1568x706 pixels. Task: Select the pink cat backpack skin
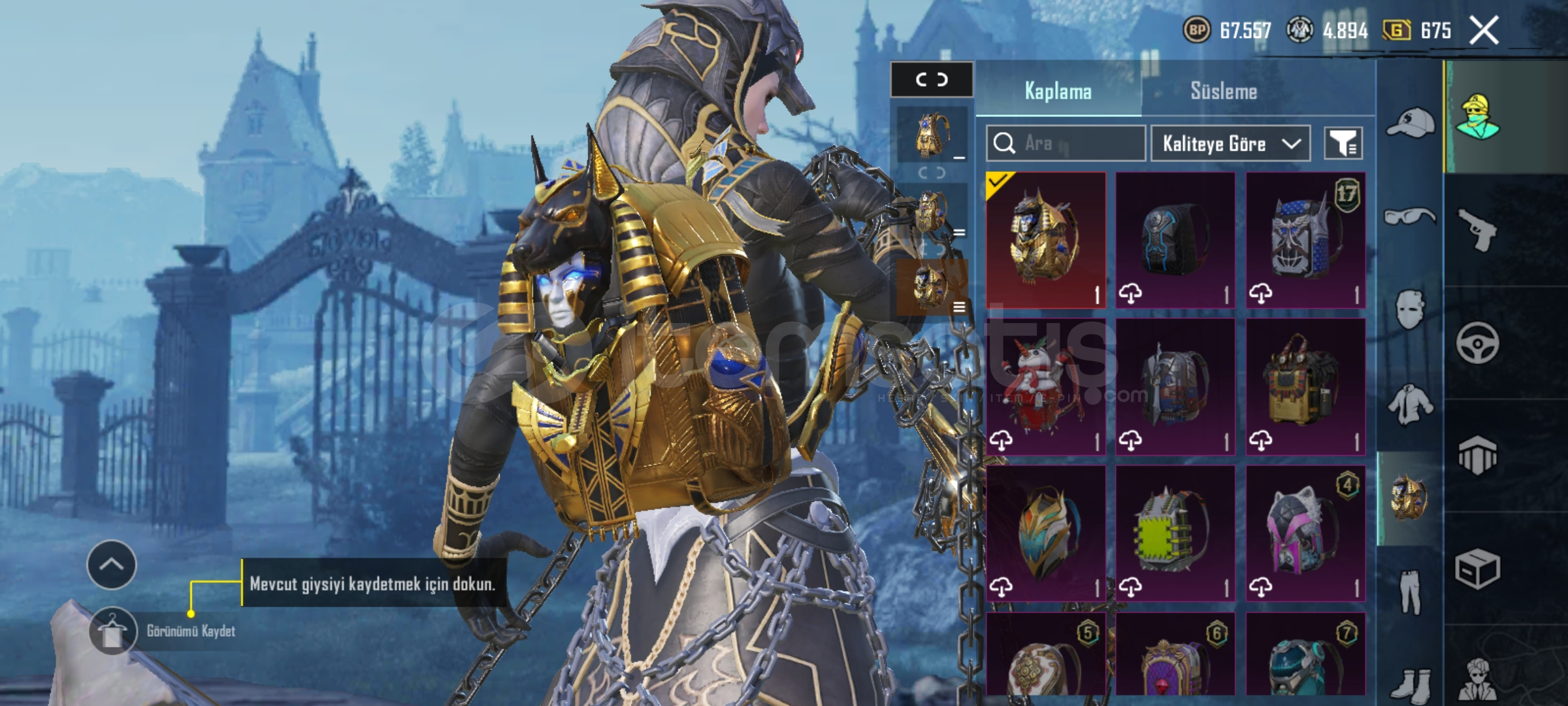[1305, 533]
